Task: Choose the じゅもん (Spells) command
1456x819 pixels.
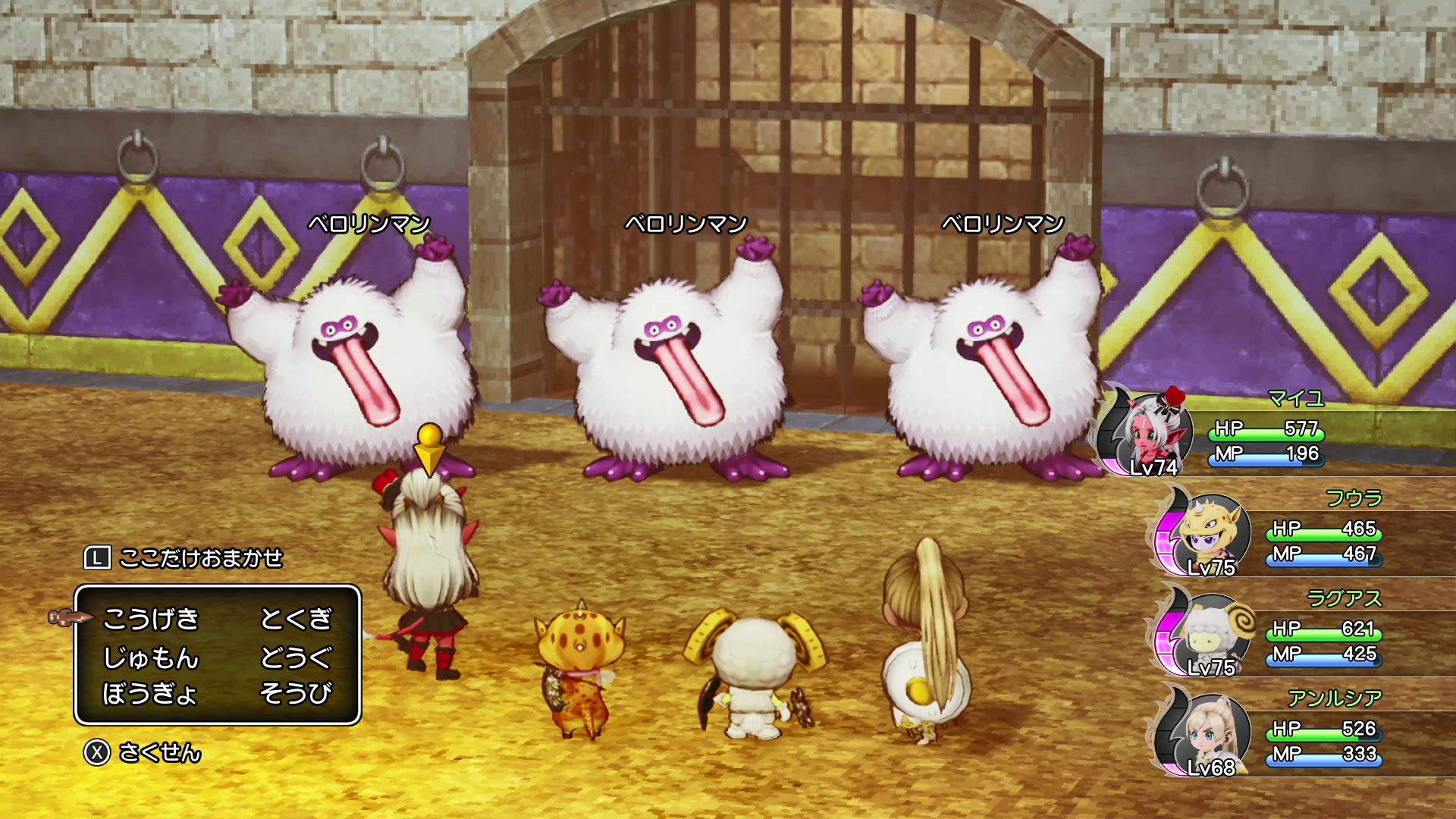Action: 151,657
